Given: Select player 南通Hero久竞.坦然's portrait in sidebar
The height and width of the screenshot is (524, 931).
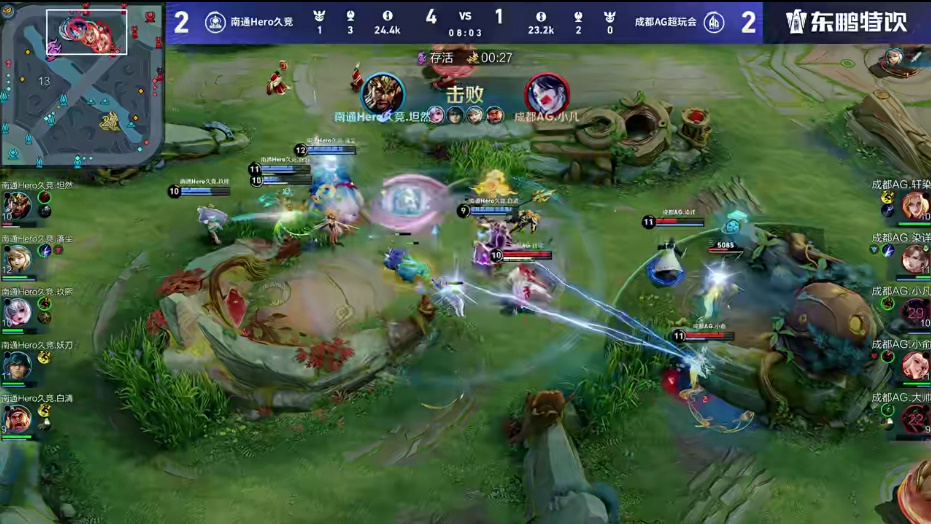Looking at the screenshot, I should (x=17, y=206).
